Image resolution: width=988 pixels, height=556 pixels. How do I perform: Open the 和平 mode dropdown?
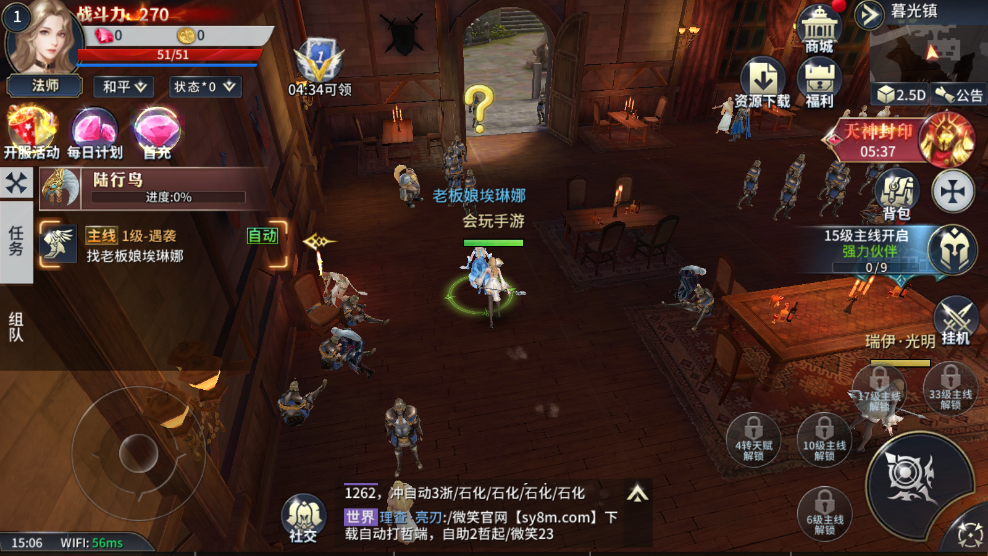(x=124, y=87)
